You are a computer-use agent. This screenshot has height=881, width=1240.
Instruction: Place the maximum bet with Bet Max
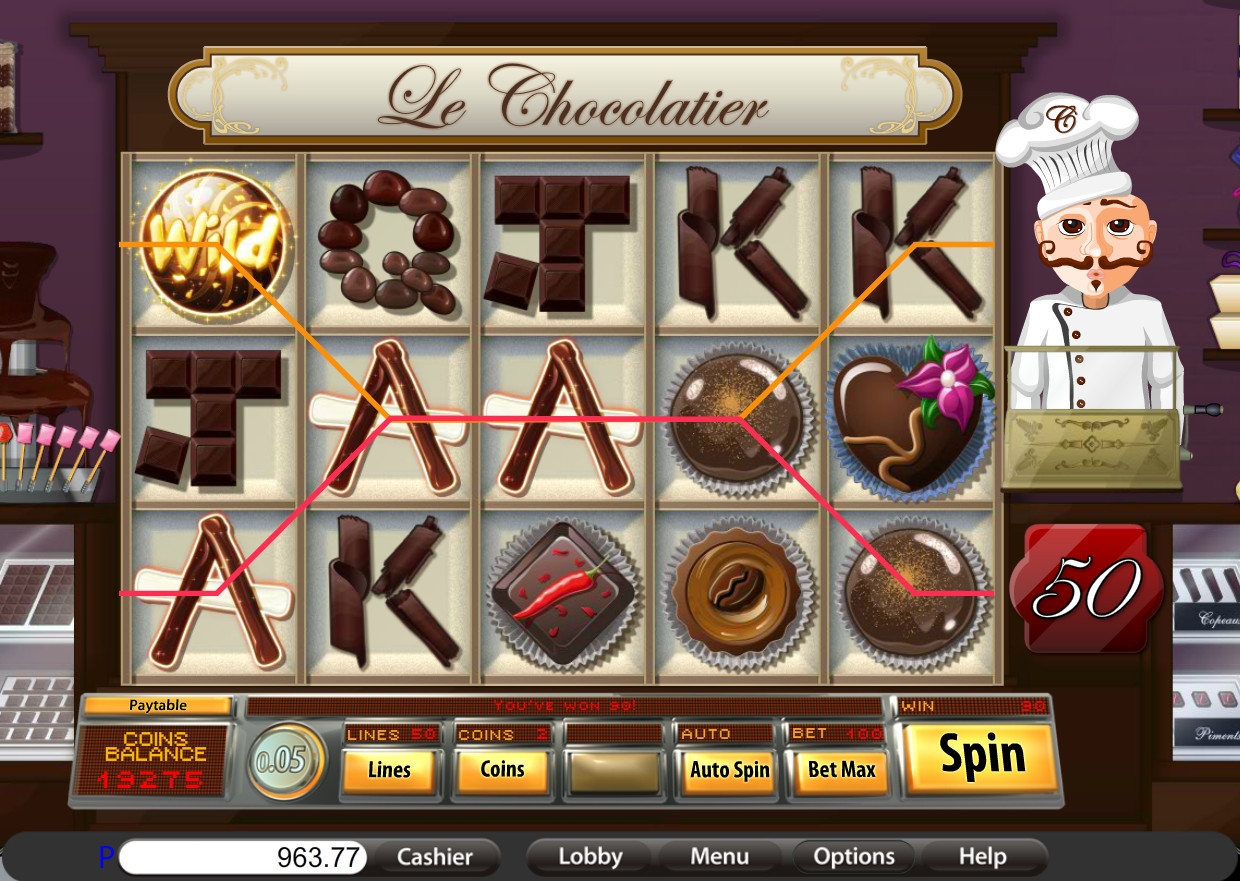842,770
